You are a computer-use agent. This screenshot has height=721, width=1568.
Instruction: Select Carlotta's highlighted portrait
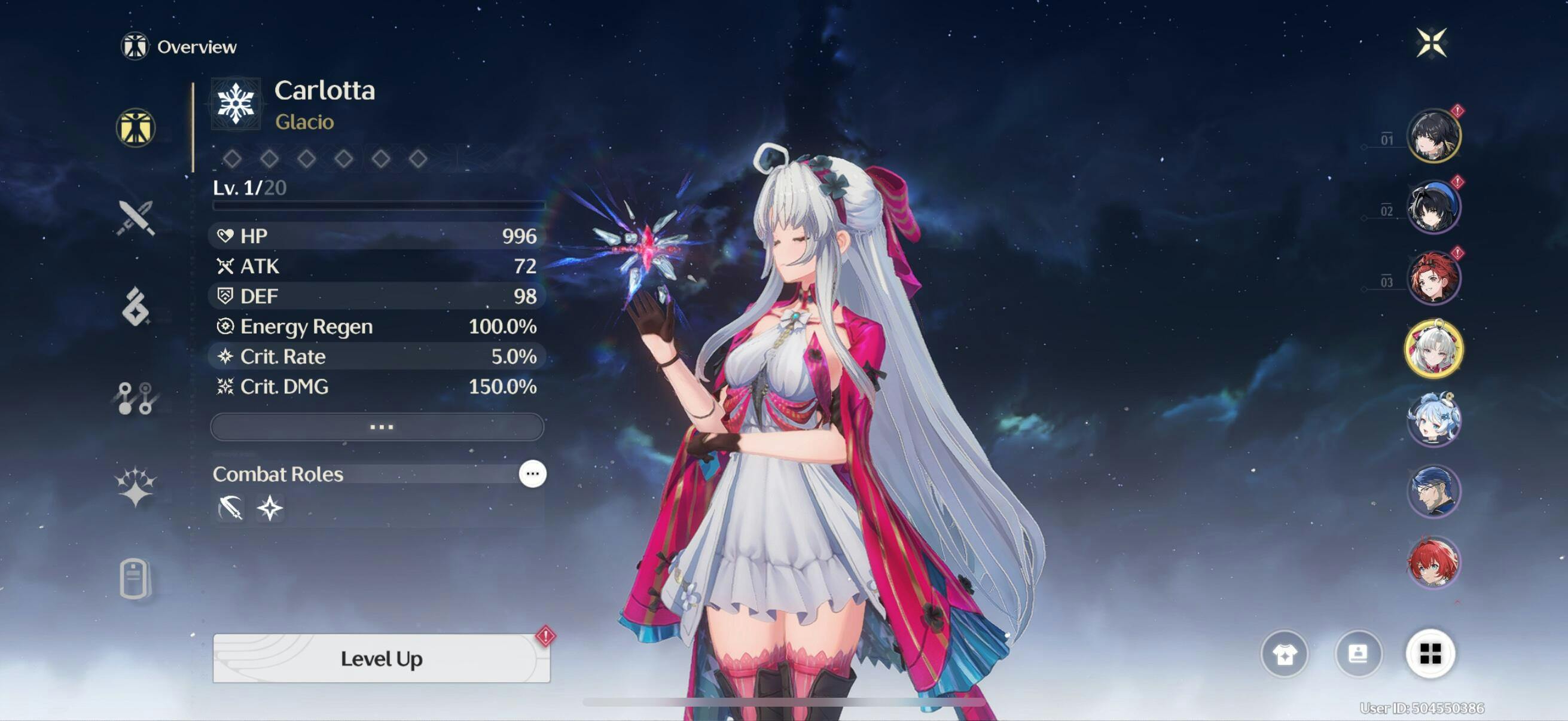click(x=1433, y=349)
